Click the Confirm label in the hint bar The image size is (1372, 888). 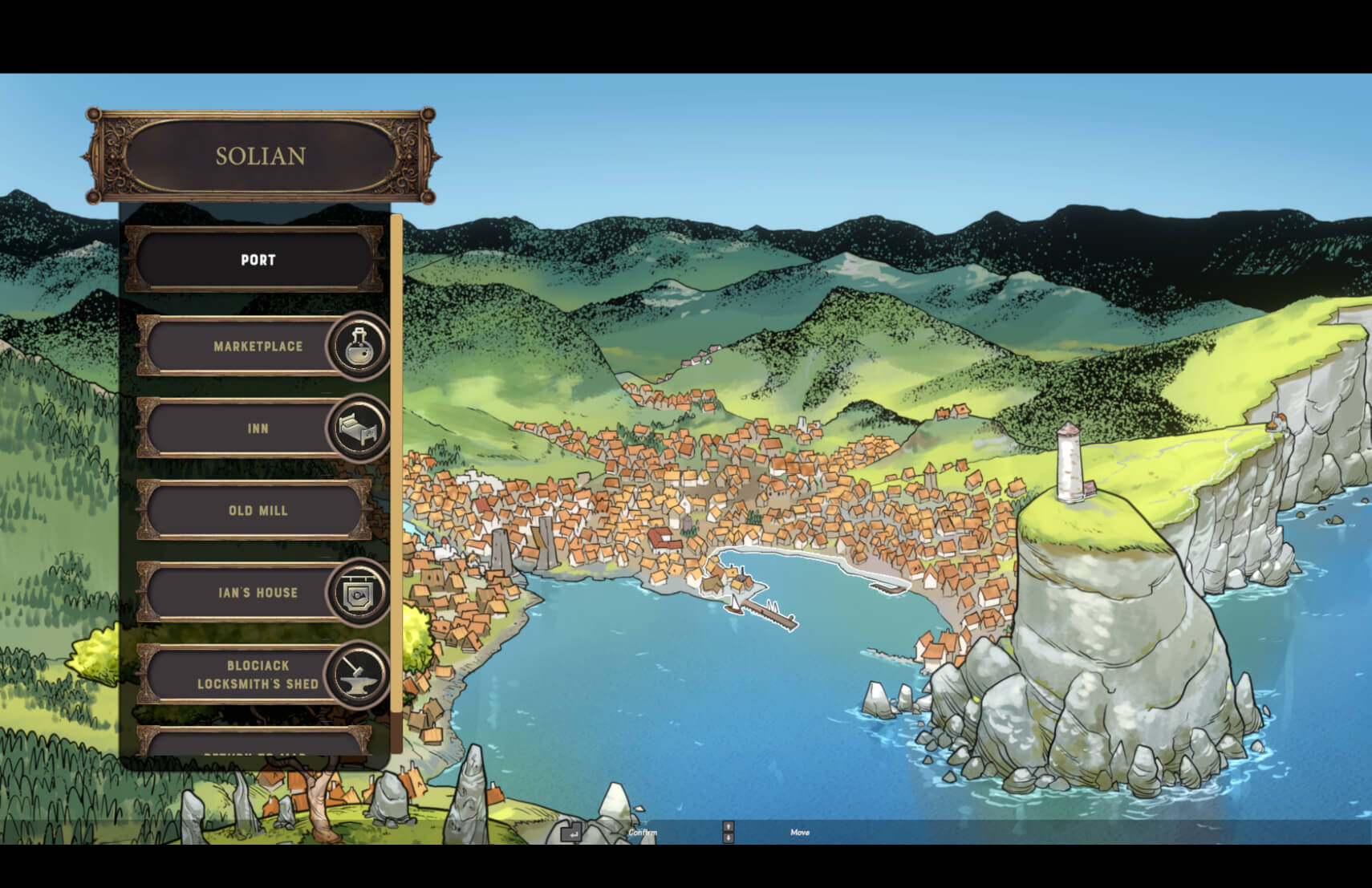(x=643, y=833)
